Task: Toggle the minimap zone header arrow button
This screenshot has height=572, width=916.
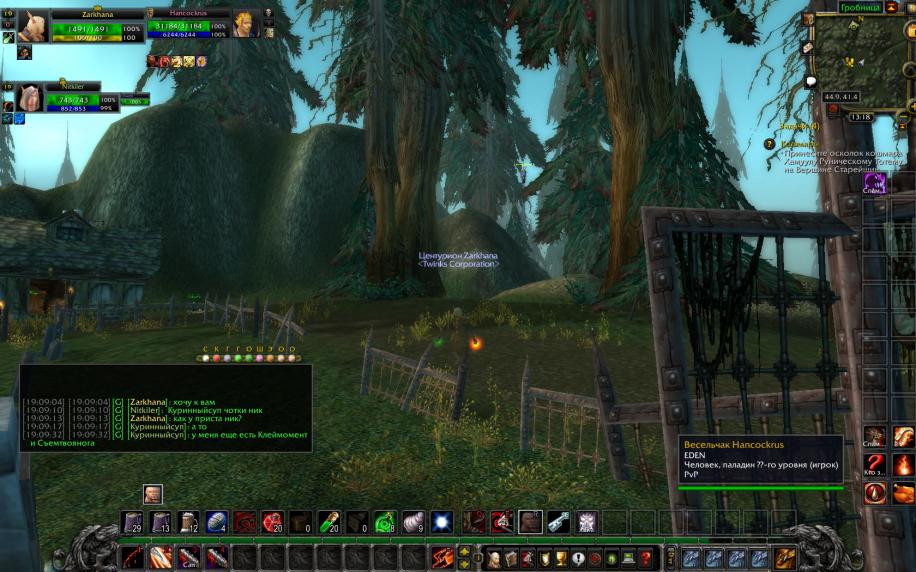Action: (891, 7)
